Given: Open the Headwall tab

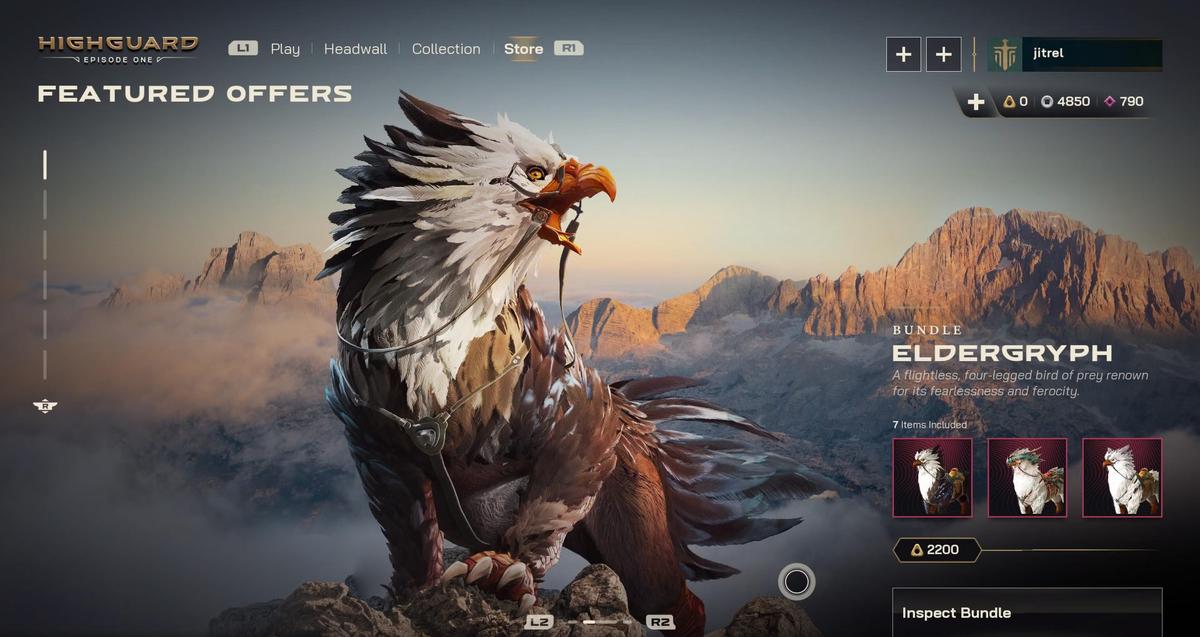Looking at the screenshot, I should (x=355, y=49).
